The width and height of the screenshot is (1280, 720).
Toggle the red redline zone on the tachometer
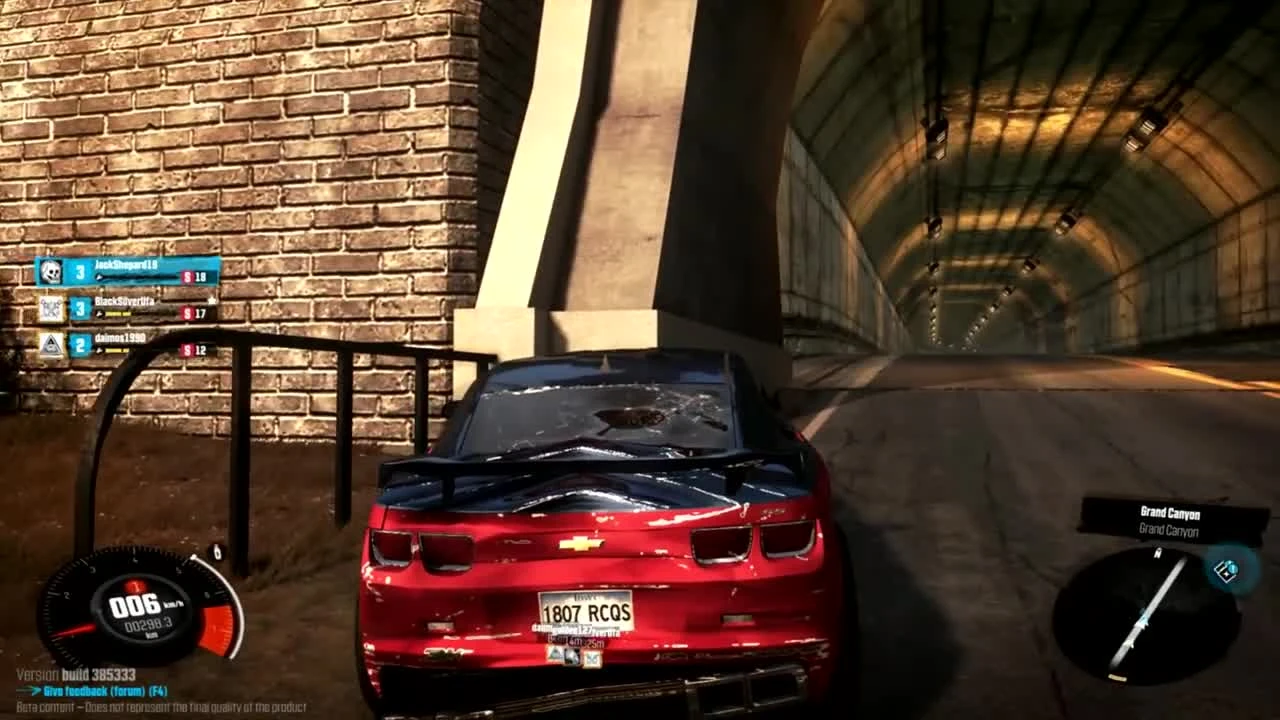pos(215,625)
